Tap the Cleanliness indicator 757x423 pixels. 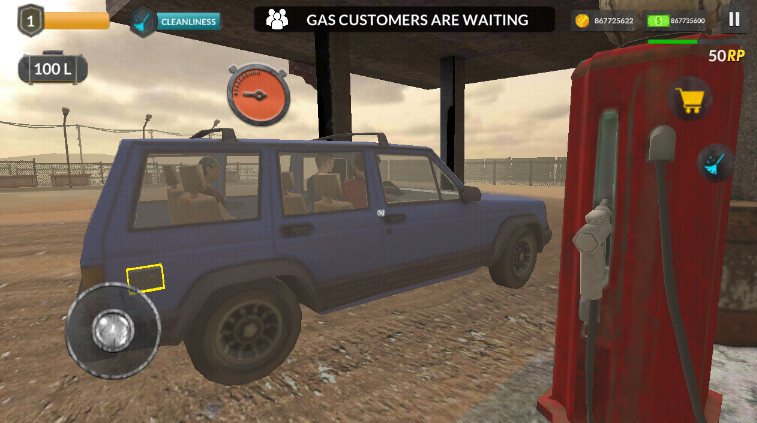(x=176, y=20)
